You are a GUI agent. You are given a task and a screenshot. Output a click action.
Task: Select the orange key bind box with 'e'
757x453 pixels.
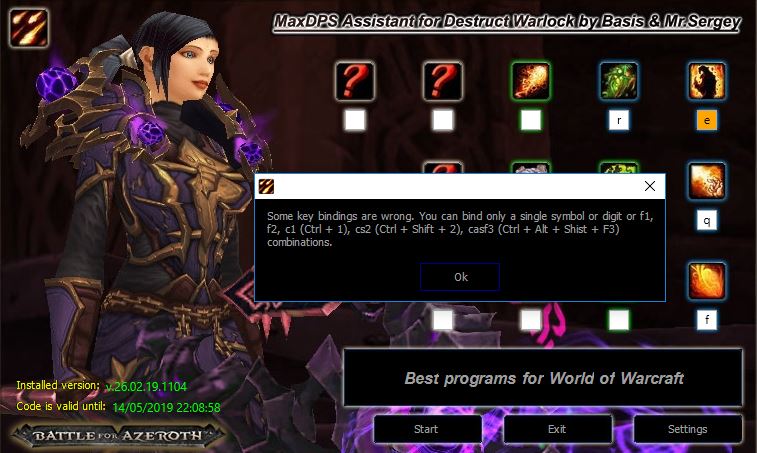(x=707, y=121)
